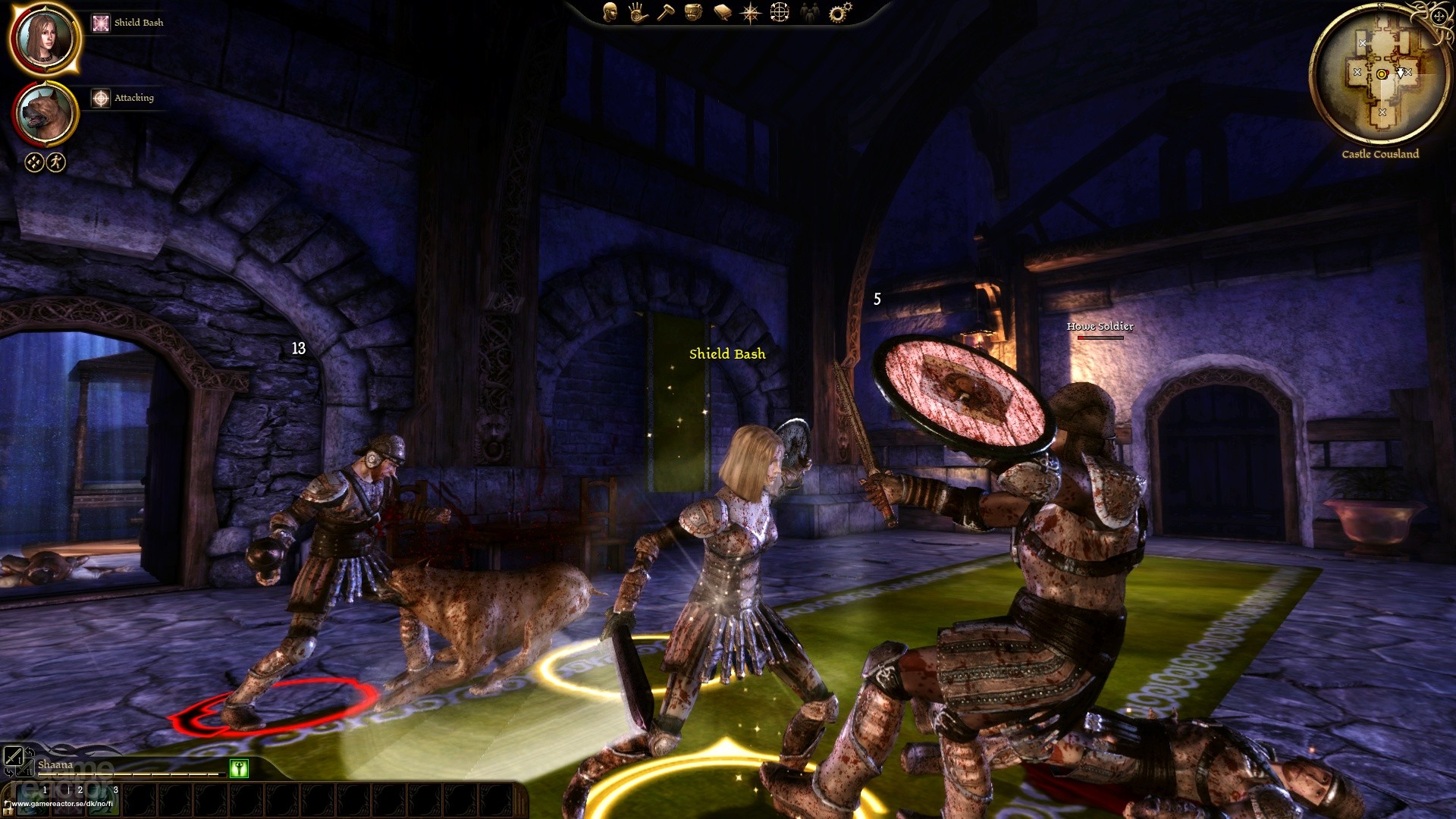Select the Mabari hound portrait
Screen dimensions: 1456x819
44,114
